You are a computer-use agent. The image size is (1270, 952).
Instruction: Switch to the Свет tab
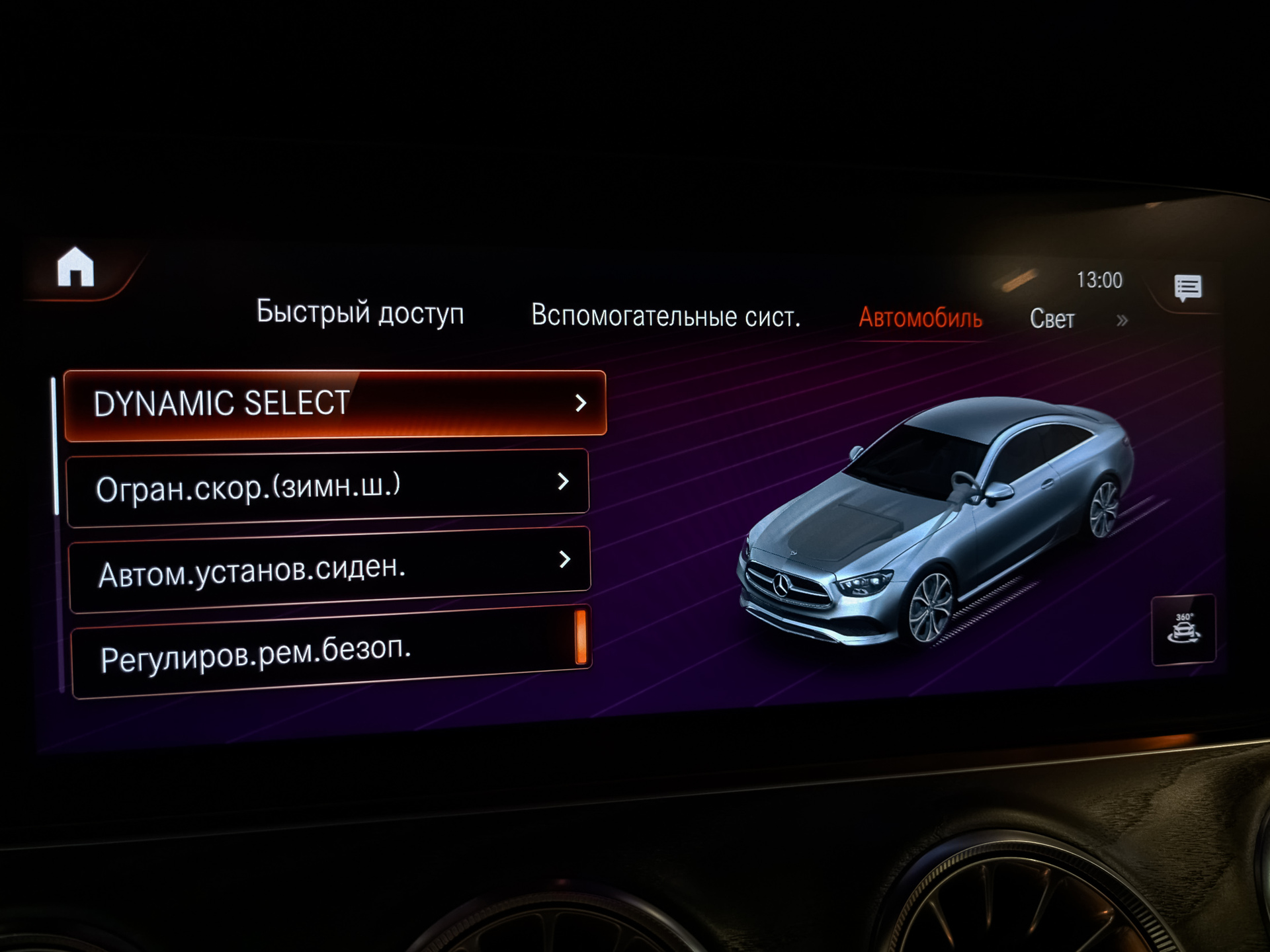point(1052,319)
